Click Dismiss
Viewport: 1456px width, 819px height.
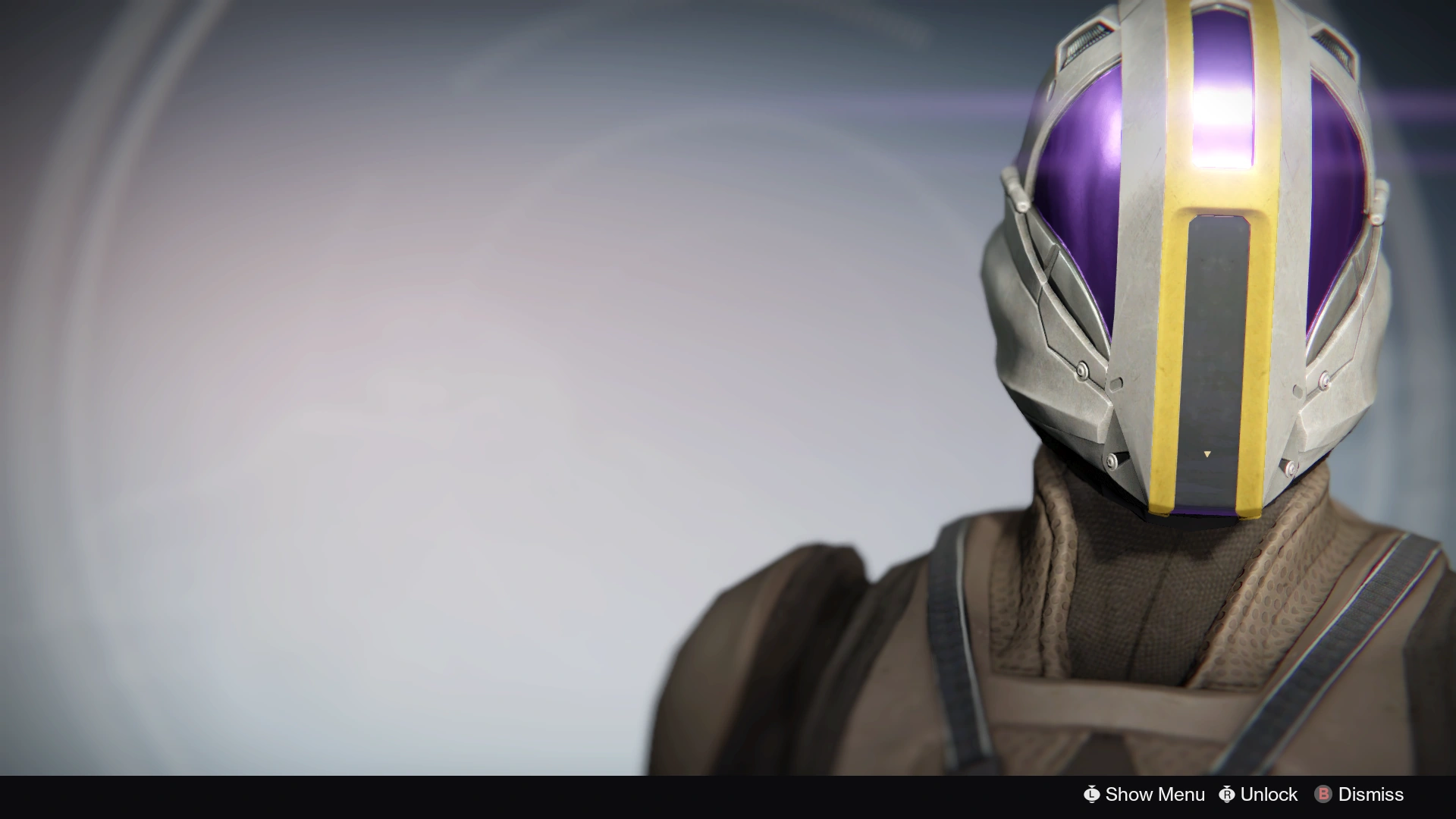pos(1370,795)
